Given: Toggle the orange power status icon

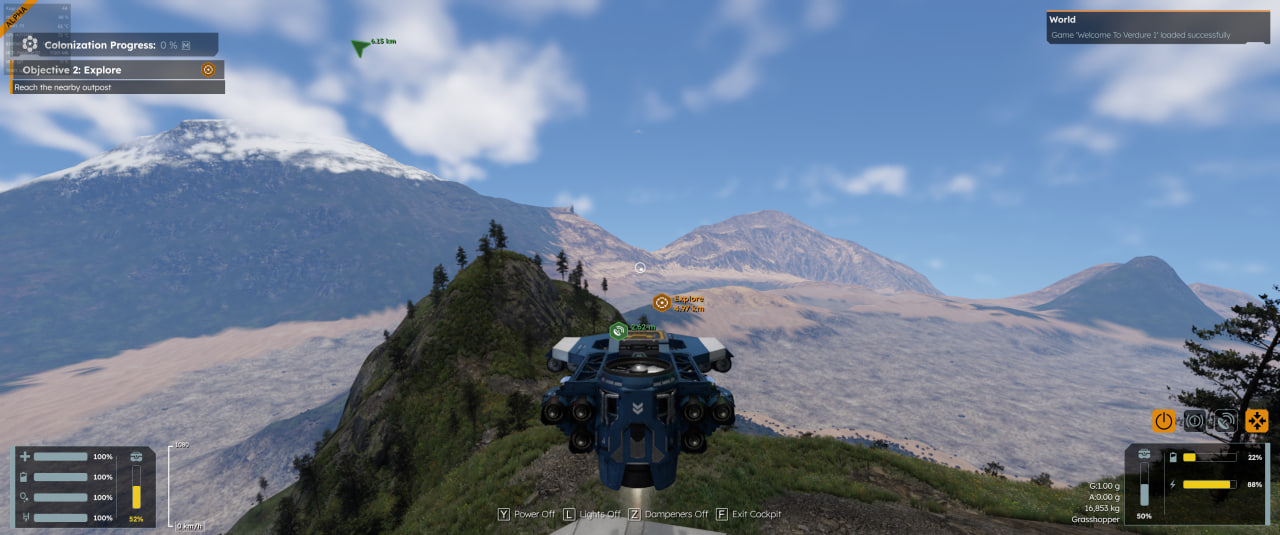Looking at the screenshot, I should [x=1163, y=421].
